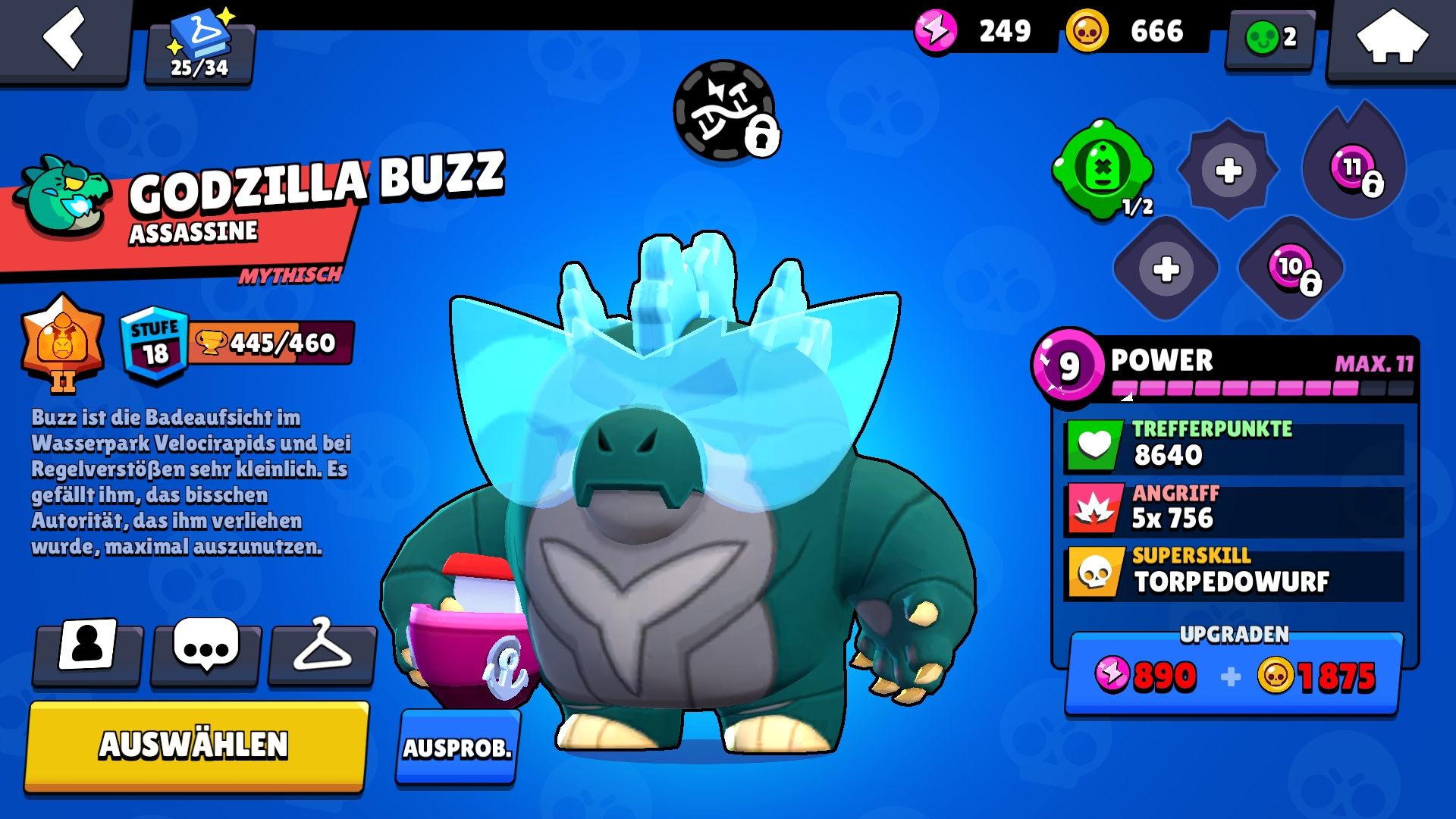The height and width of the screenshot is (819, 1456).
Task: Open the speech bubble emotes button
Action: (206, 648)
